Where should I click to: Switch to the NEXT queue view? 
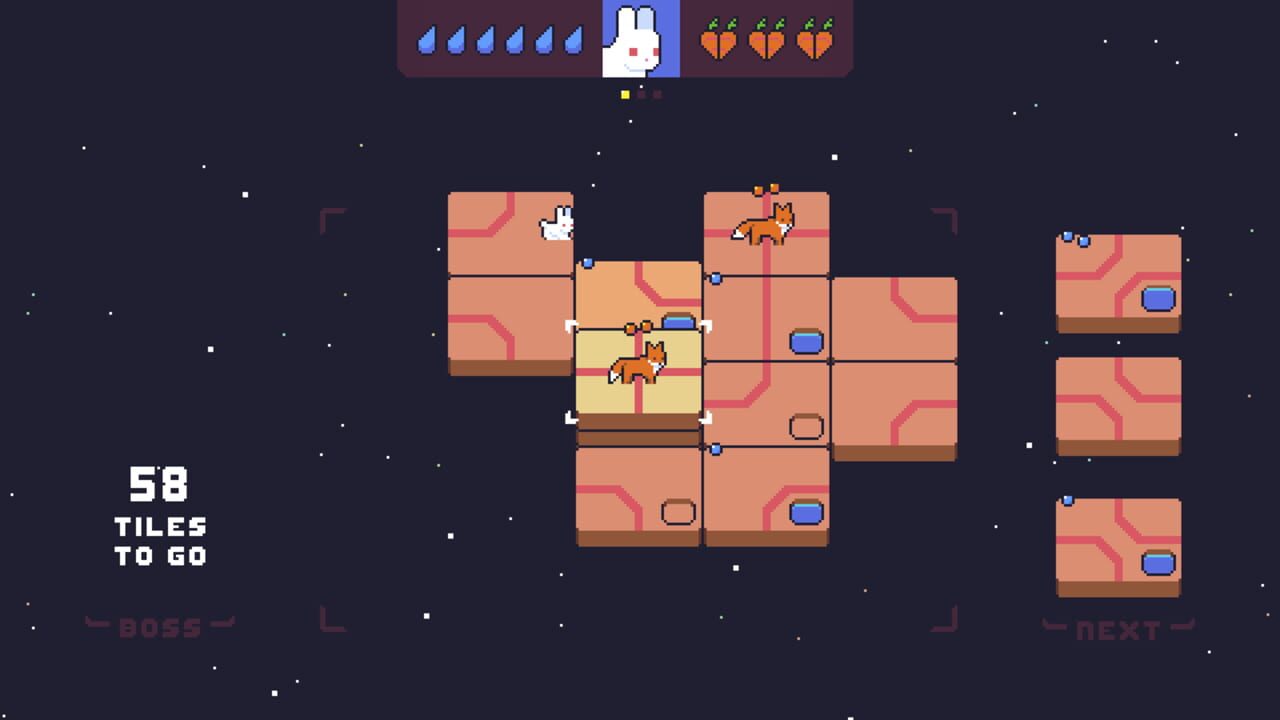(x=1117, y=630)
